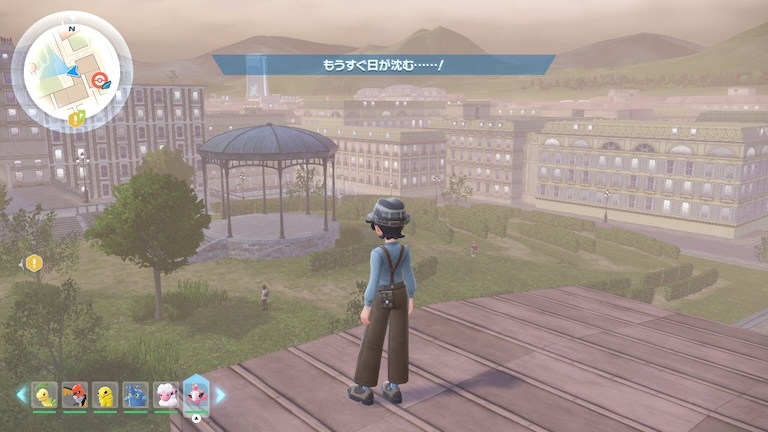Image resolution: width=768 pixels, height=432 pixels.
Task: Select the red-headed bird Pokémon party slot
Action: (x=74, y=395)
